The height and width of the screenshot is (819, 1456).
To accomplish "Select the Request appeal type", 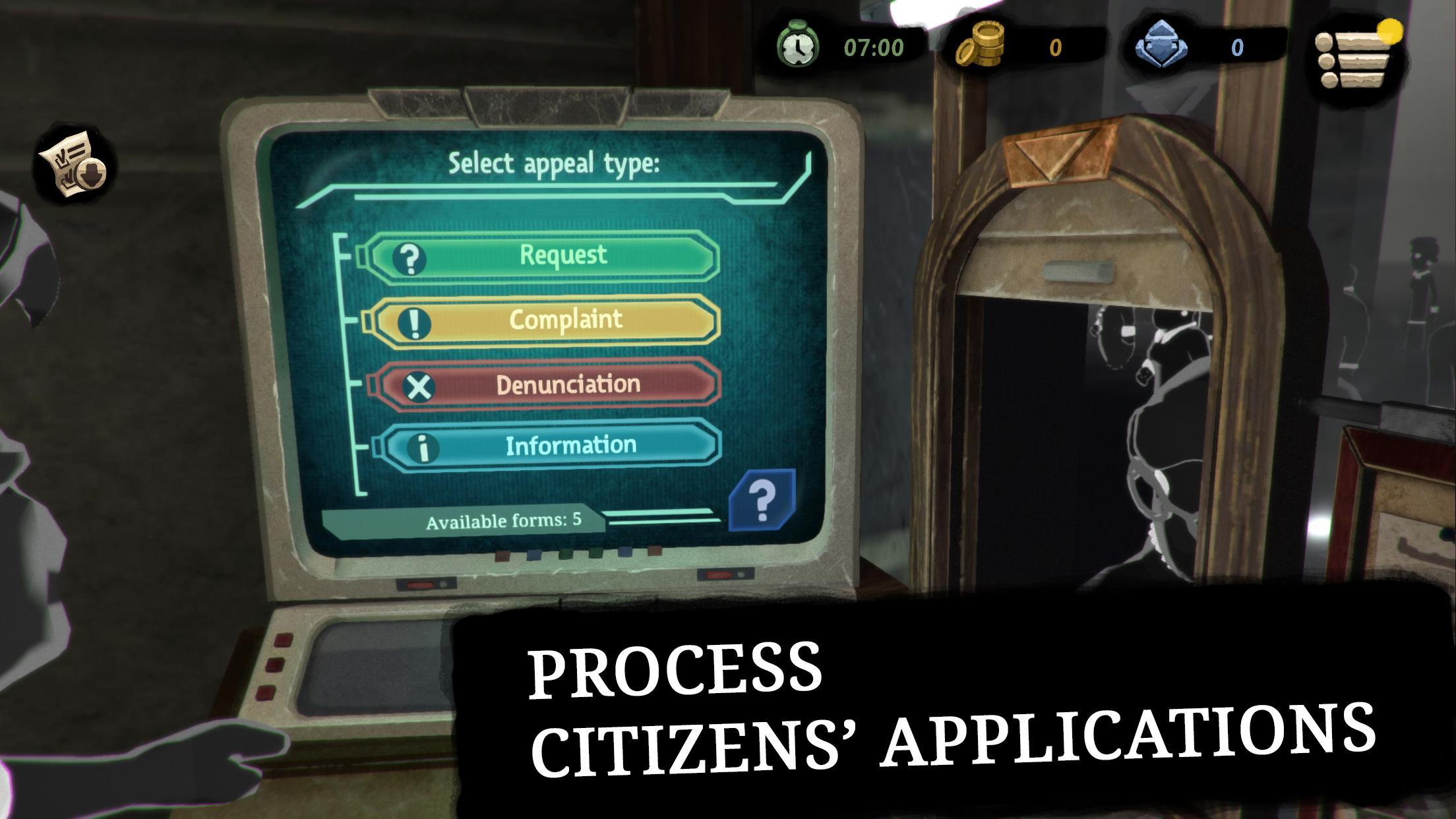I will pyautogui.click(x=542, y=257).
